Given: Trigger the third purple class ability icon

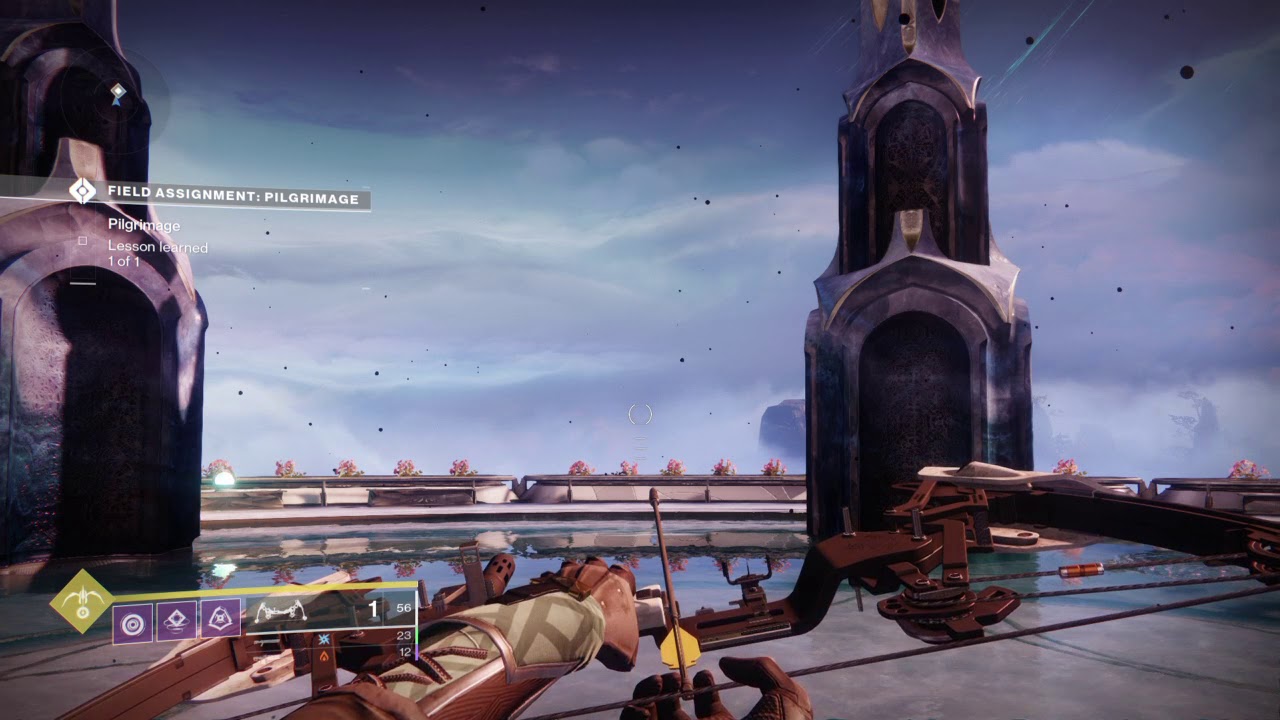Looking at the screenshot, I should (x=220, y=619).
